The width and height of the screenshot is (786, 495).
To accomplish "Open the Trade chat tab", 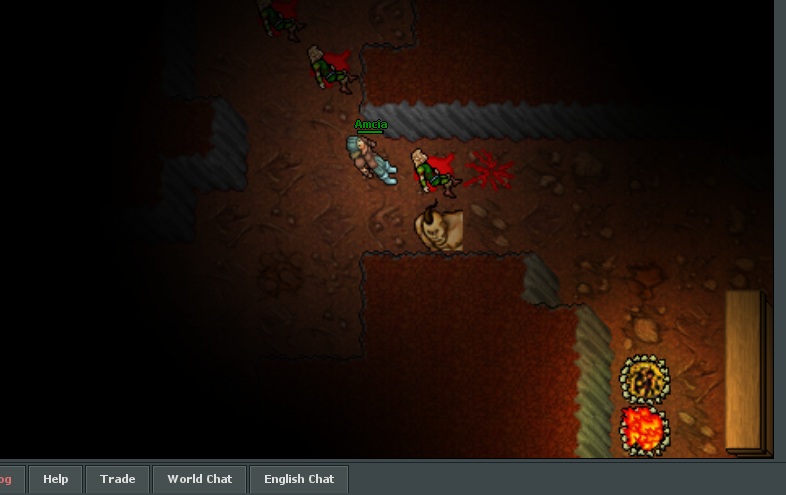I will click(117, 479).
